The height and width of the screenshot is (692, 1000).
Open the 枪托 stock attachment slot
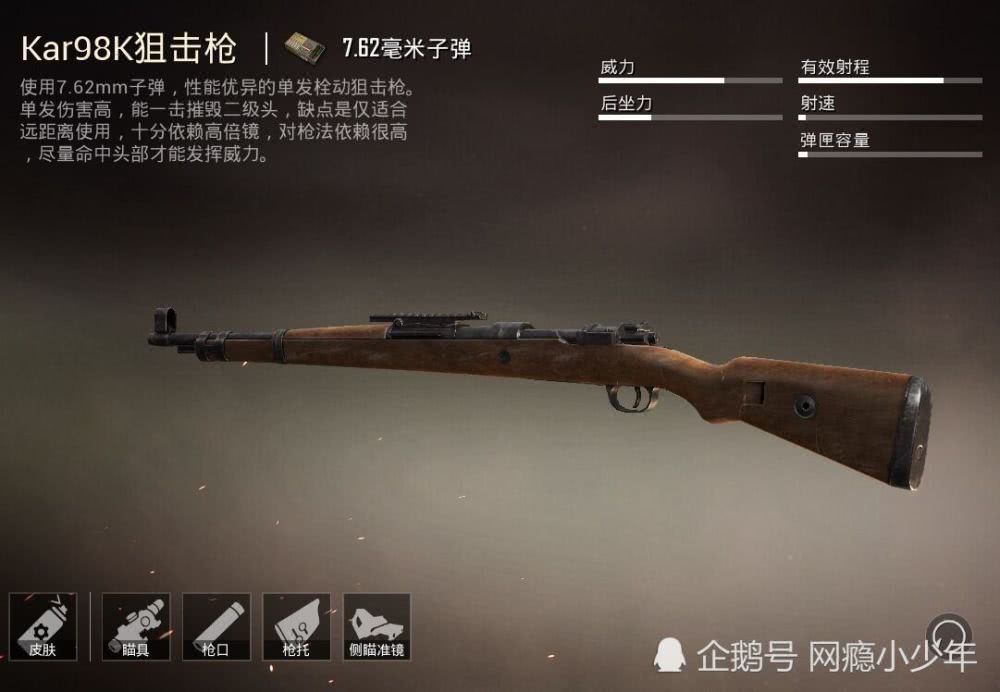click(x=296, y=627)
